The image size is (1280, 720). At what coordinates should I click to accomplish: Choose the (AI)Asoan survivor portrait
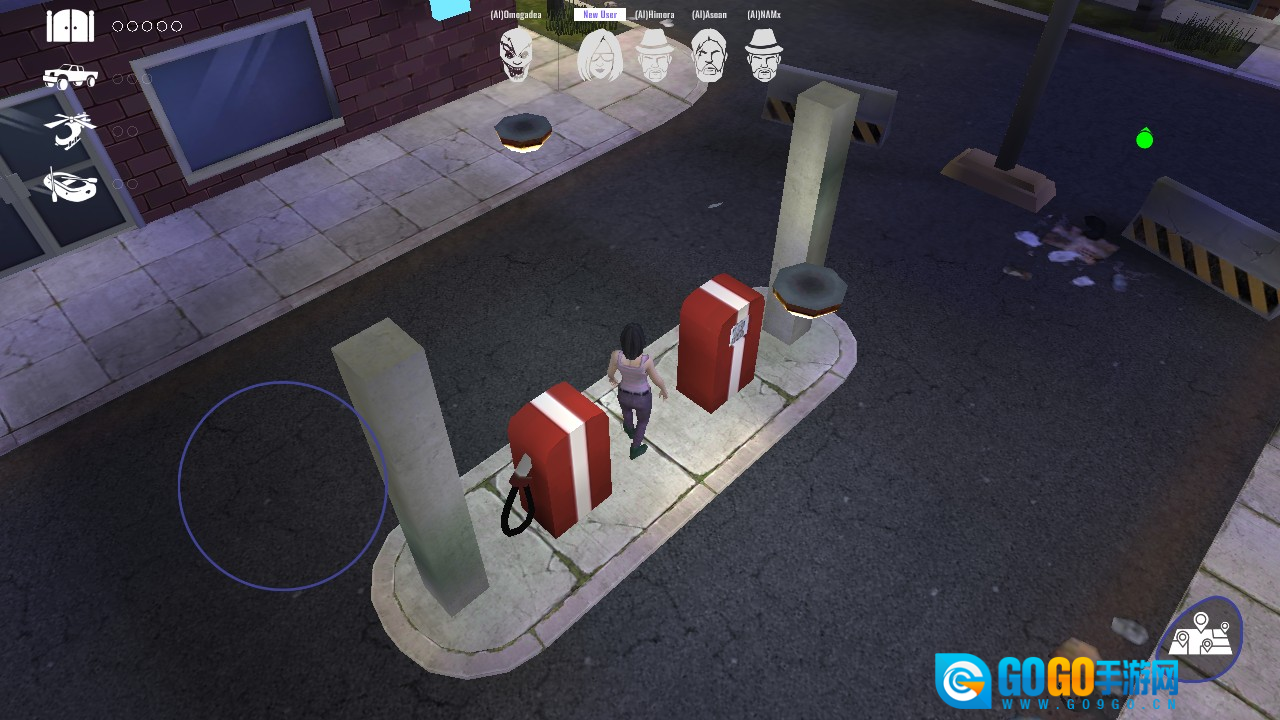(709, 55)
